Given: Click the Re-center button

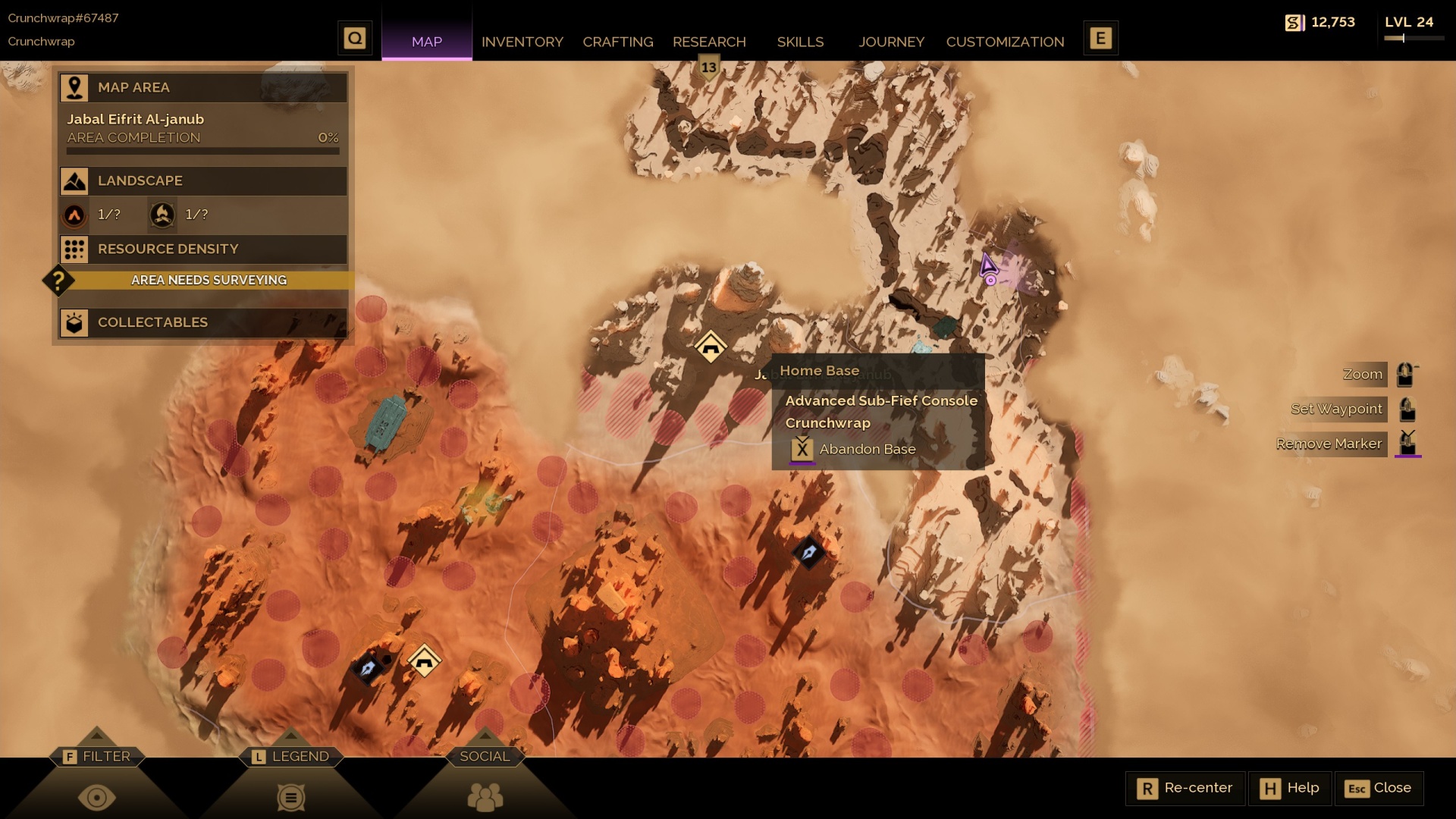Looking at the screenshot, I should (x=1185, y=788).
